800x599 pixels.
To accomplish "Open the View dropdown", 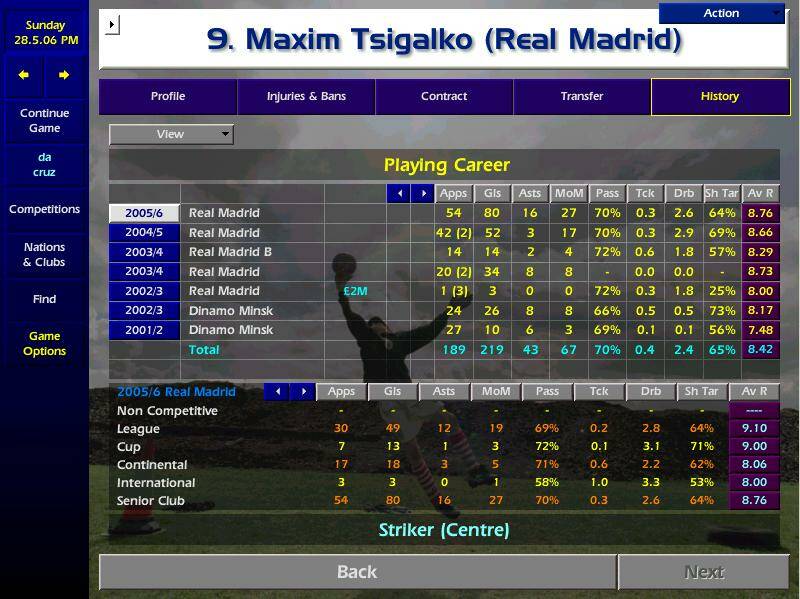I will (x=171, y=134).
